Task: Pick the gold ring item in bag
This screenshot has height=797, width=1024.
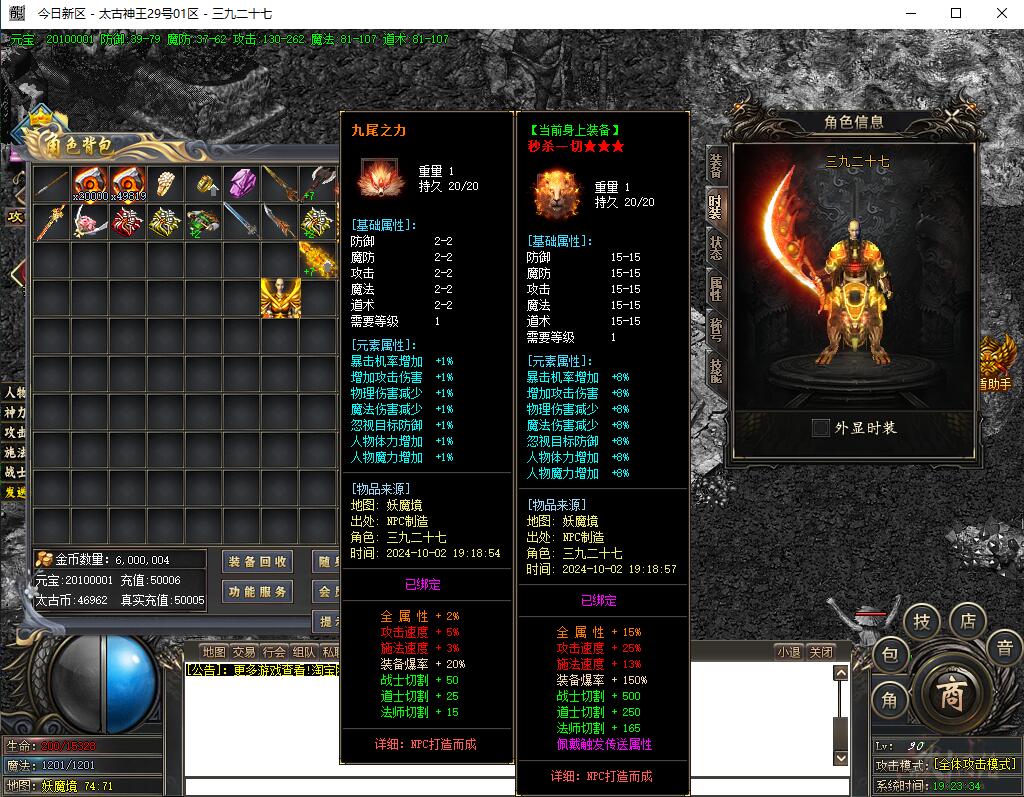Action: tap(205, 184)
